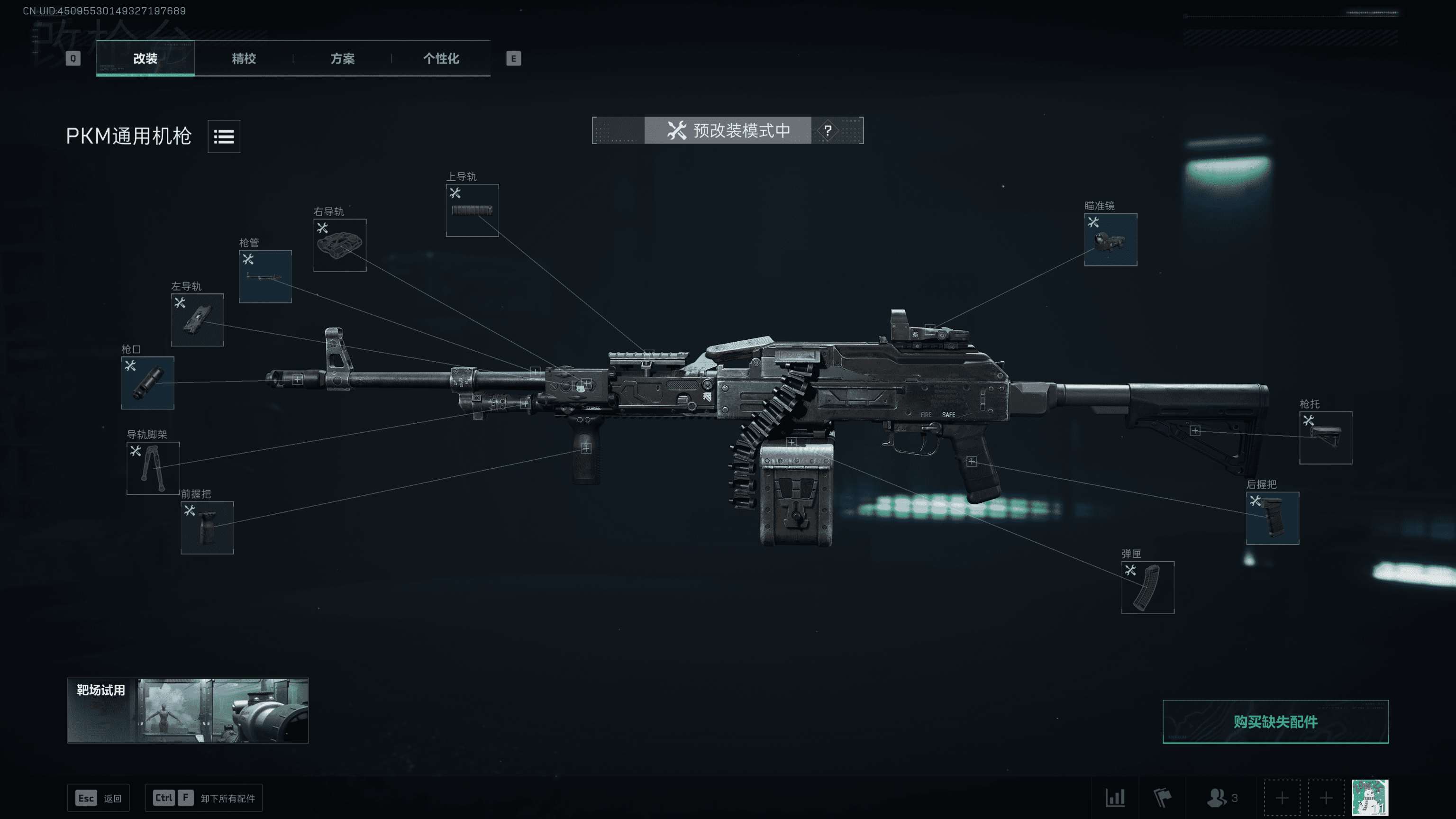
Task: Choose the 导轨脚架 bipod slot
Action: 153,468
